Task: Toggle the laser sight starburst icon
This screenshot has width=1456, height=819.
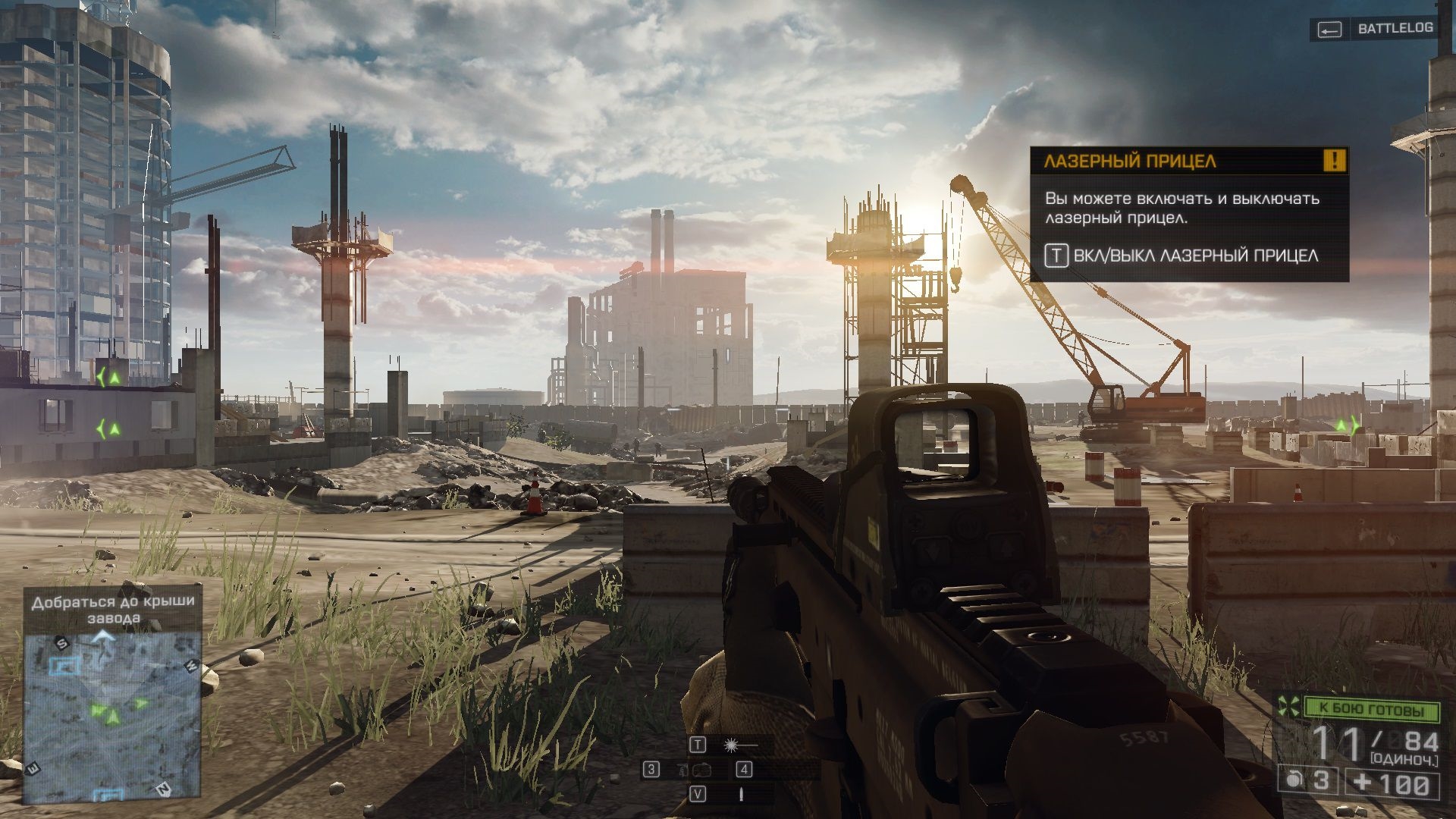Action: click(x=733, y=745)
